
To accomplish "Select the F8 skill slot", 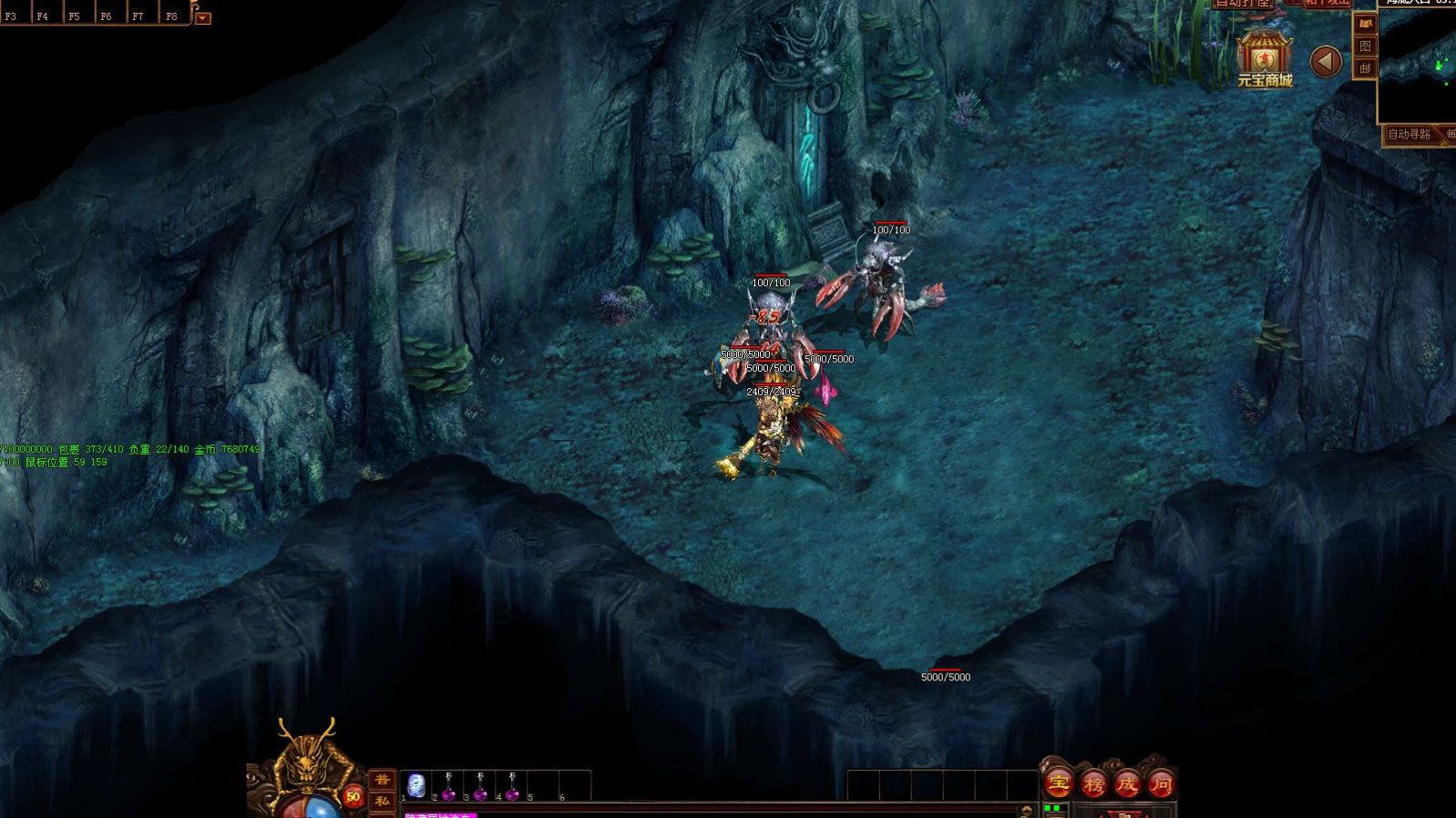I will click(171, 14).
